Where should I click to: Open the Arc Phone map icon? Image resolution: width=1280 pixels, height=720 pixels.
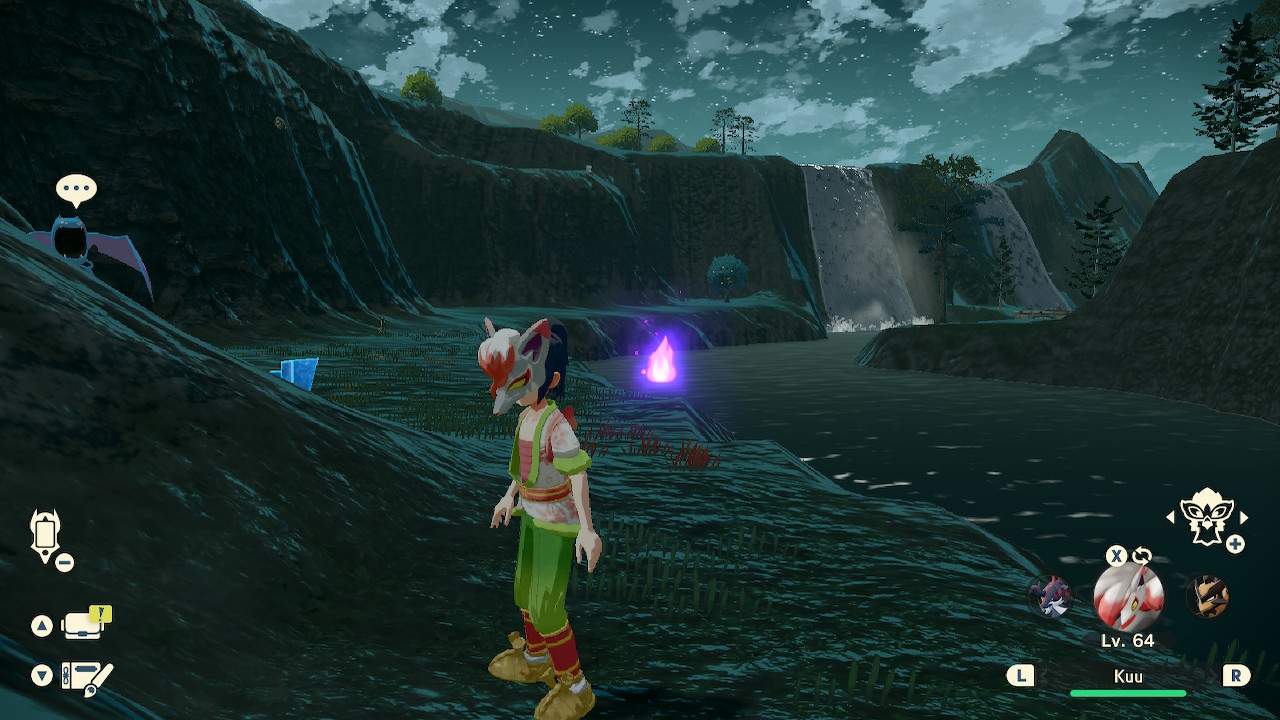click(46, 533)
